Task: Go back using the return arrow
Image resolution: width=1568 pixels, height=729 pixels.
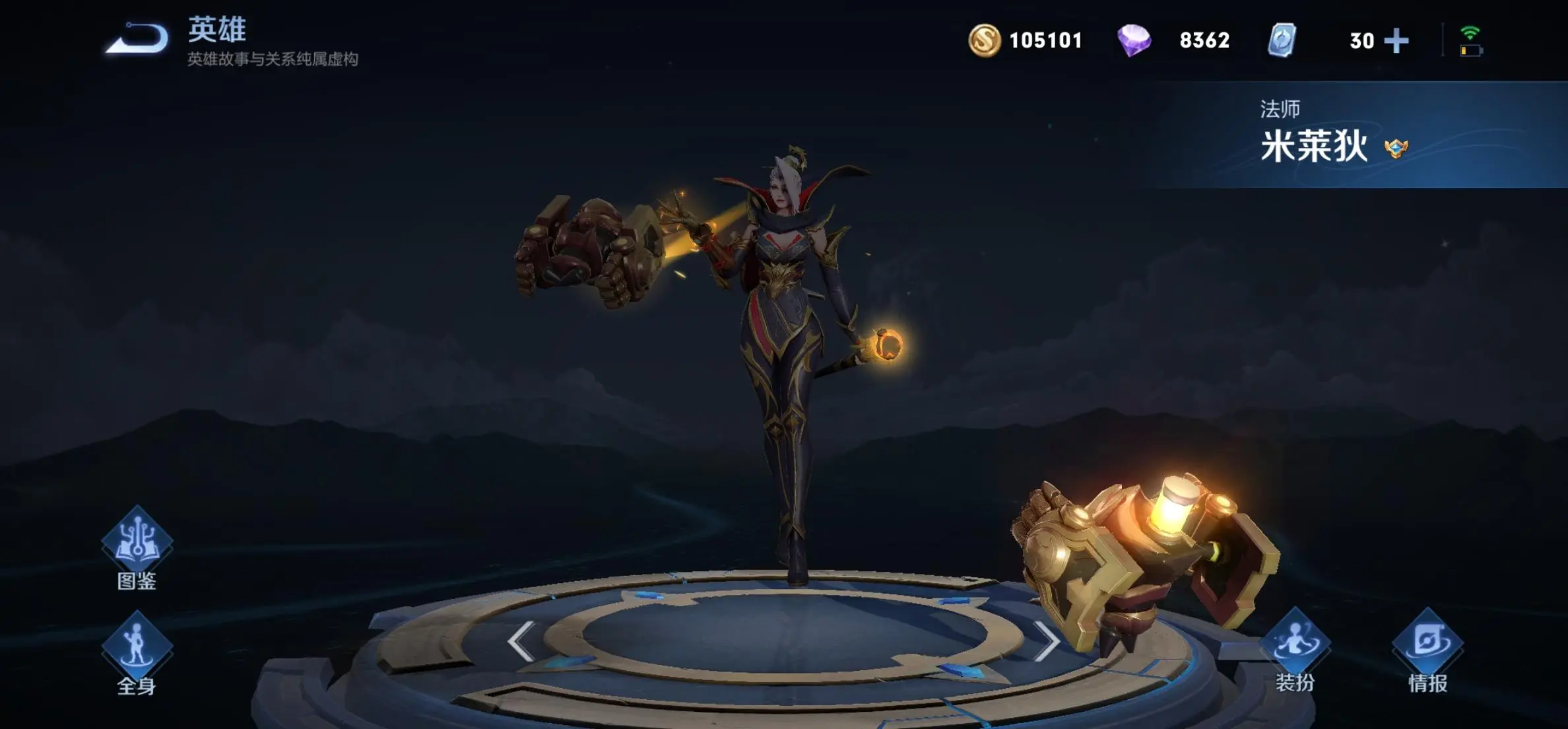Action: (x=137, y=38)
